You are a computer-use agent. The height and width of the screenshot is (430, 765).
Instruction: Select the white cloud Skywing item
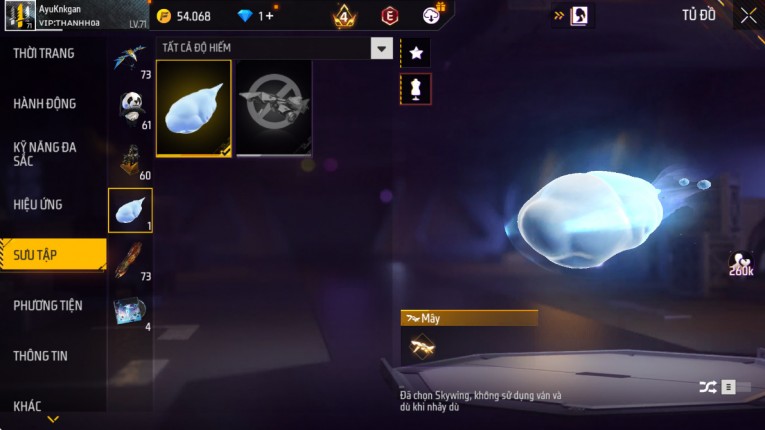coord(194,108)
